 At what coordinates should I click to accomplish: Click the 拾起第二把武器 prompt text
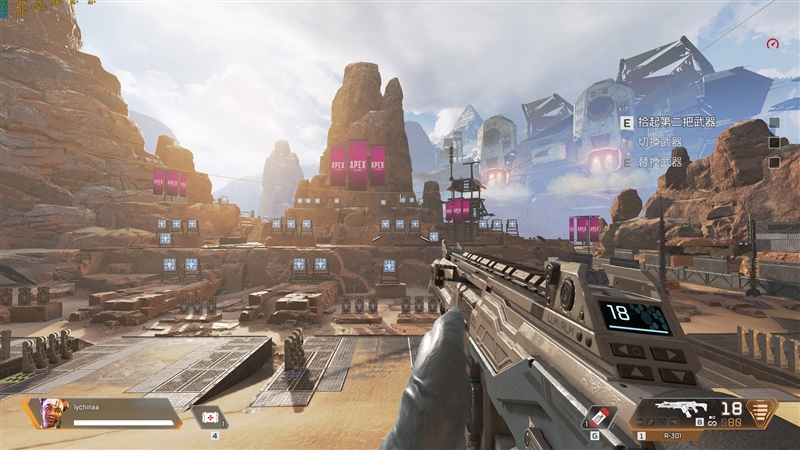point(677,122)
